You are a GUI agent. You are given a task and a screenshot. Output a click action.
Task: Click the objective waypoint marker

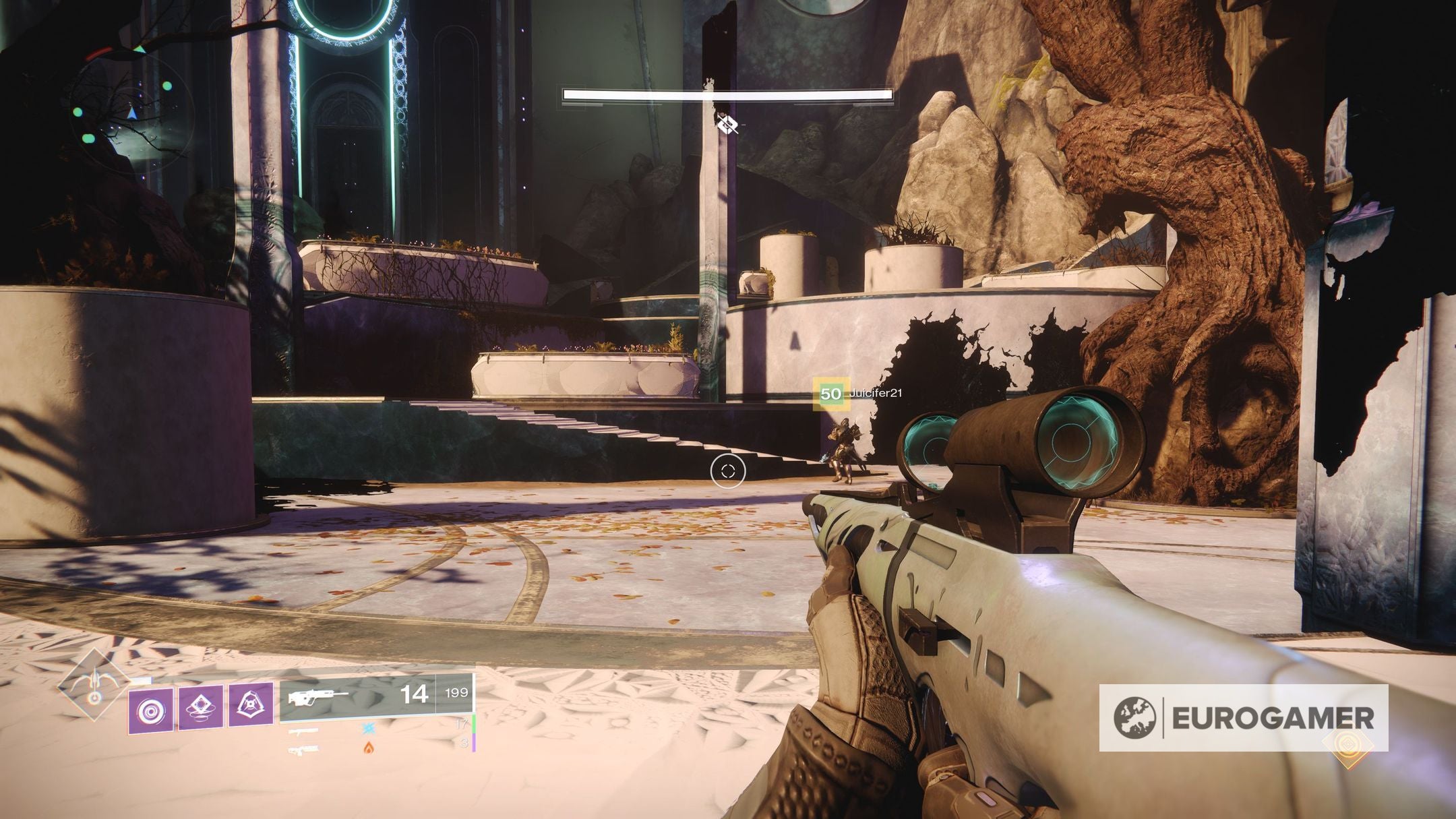point(727,124)
